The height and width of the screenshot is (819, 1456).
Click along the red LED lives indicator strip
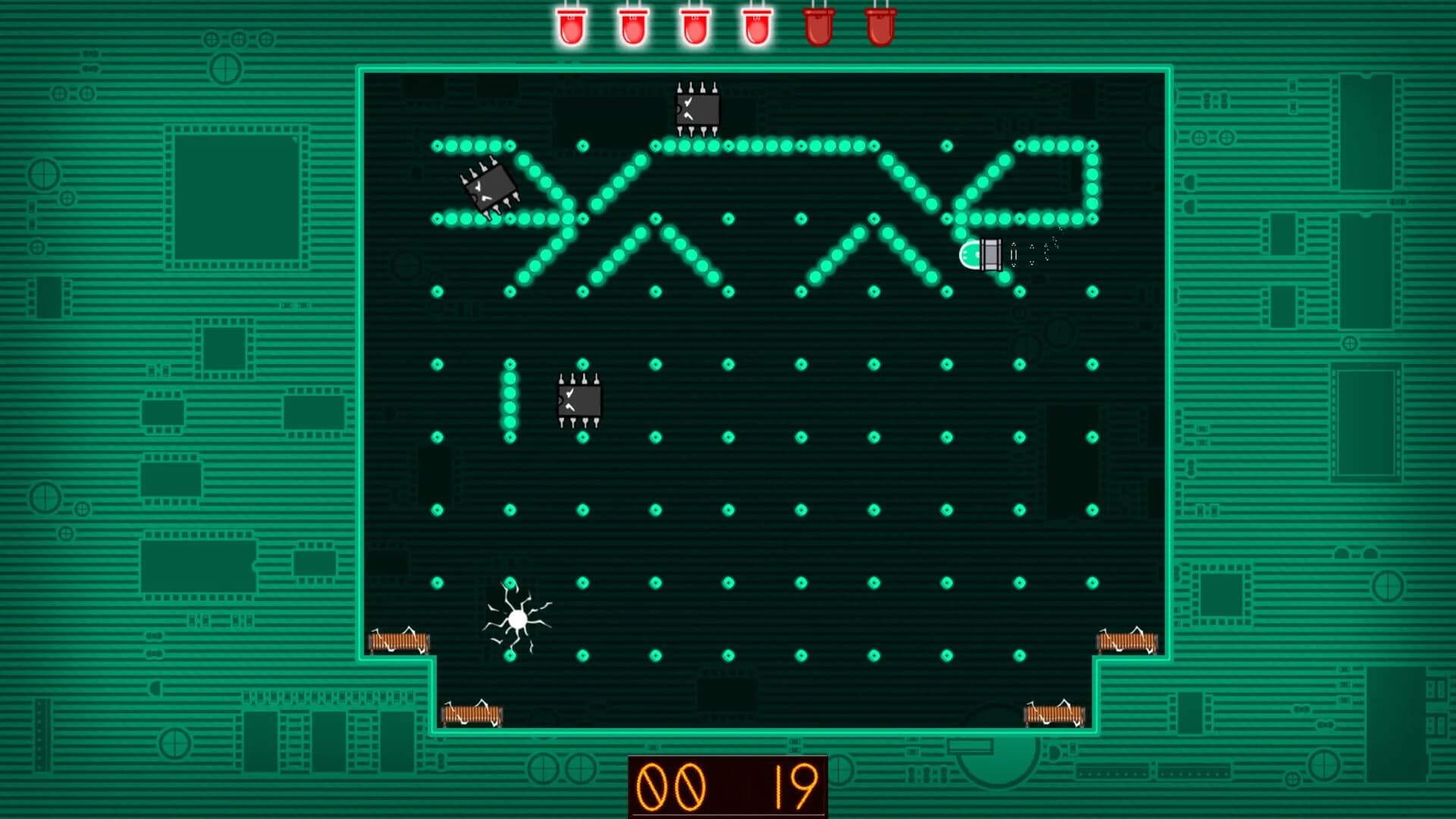coord(724,25)
